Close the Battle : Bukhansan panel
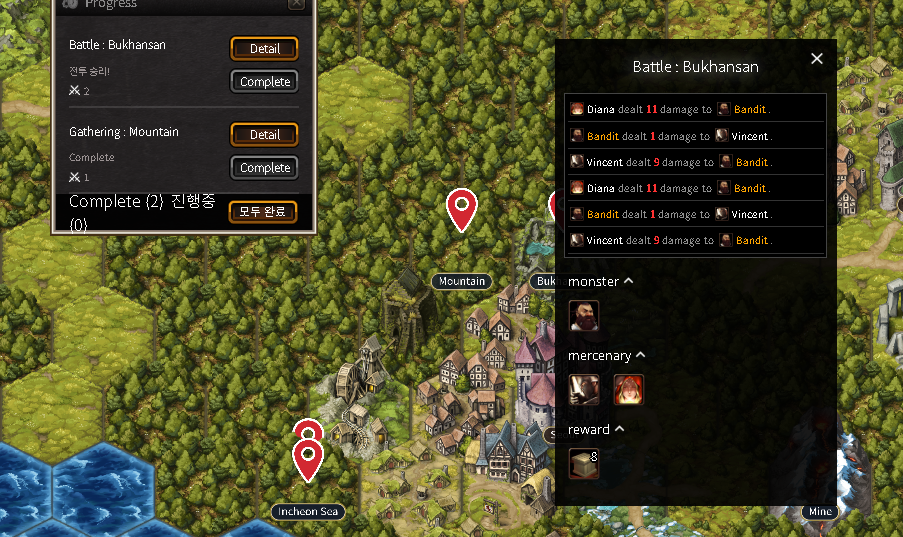Viewport: 903px width, 537px height. pos(817,59)
